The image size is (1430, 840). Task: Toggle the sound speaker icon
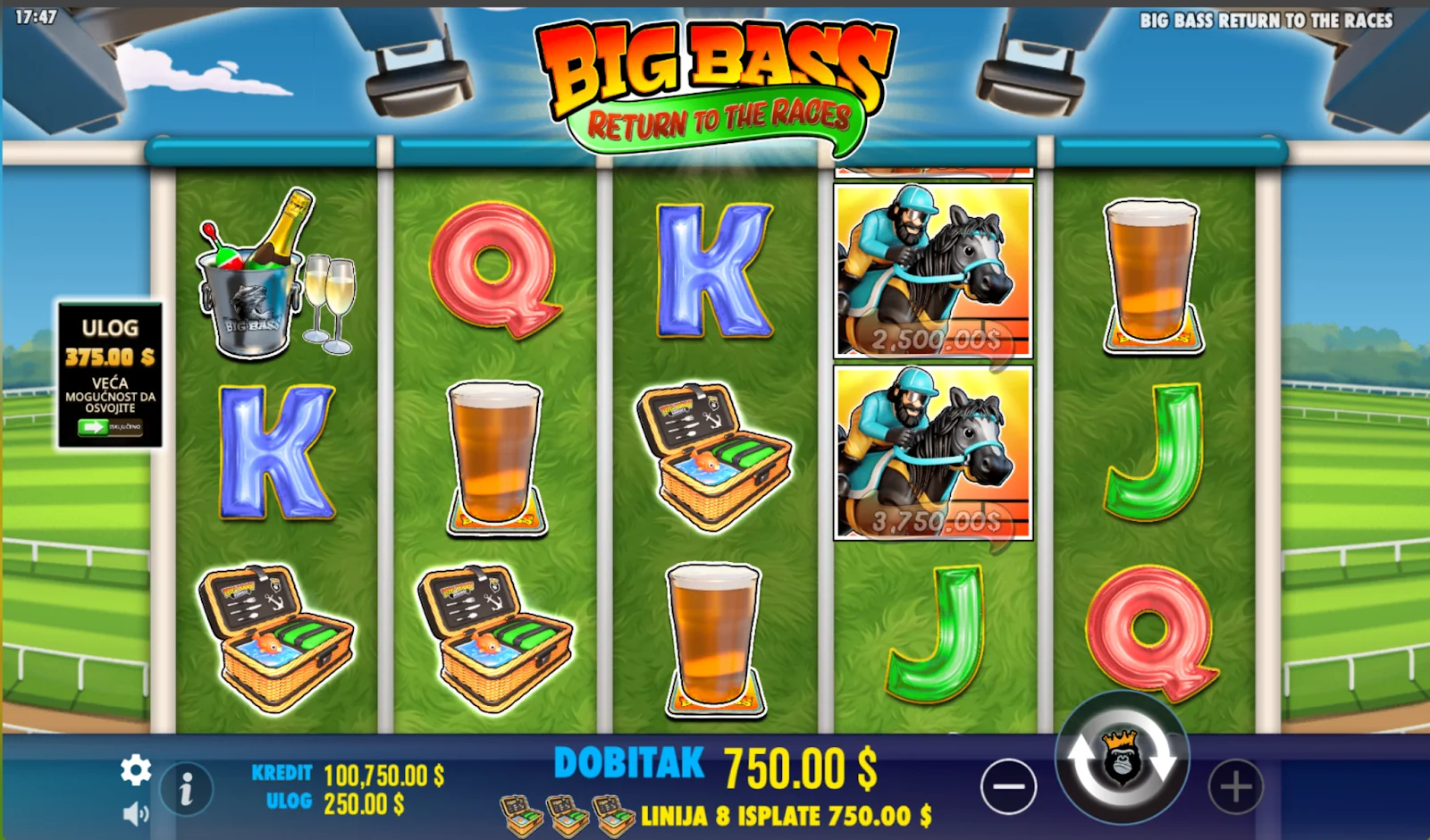[136, 813]
